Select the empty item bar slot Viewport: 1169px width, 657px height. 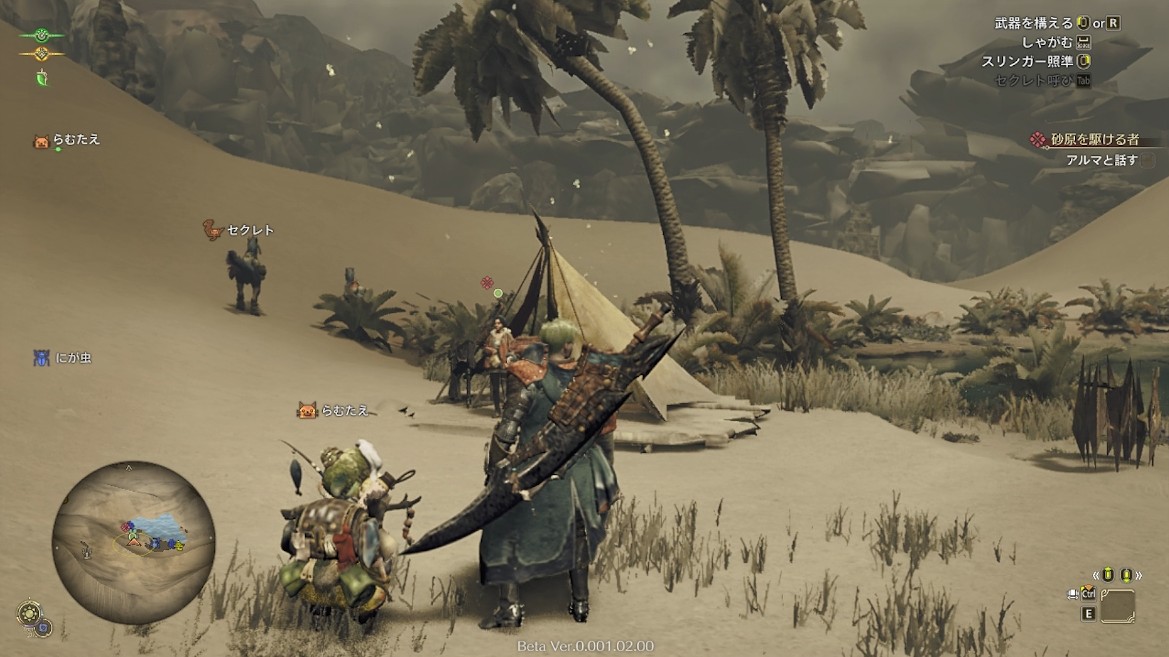(1117, 606)
